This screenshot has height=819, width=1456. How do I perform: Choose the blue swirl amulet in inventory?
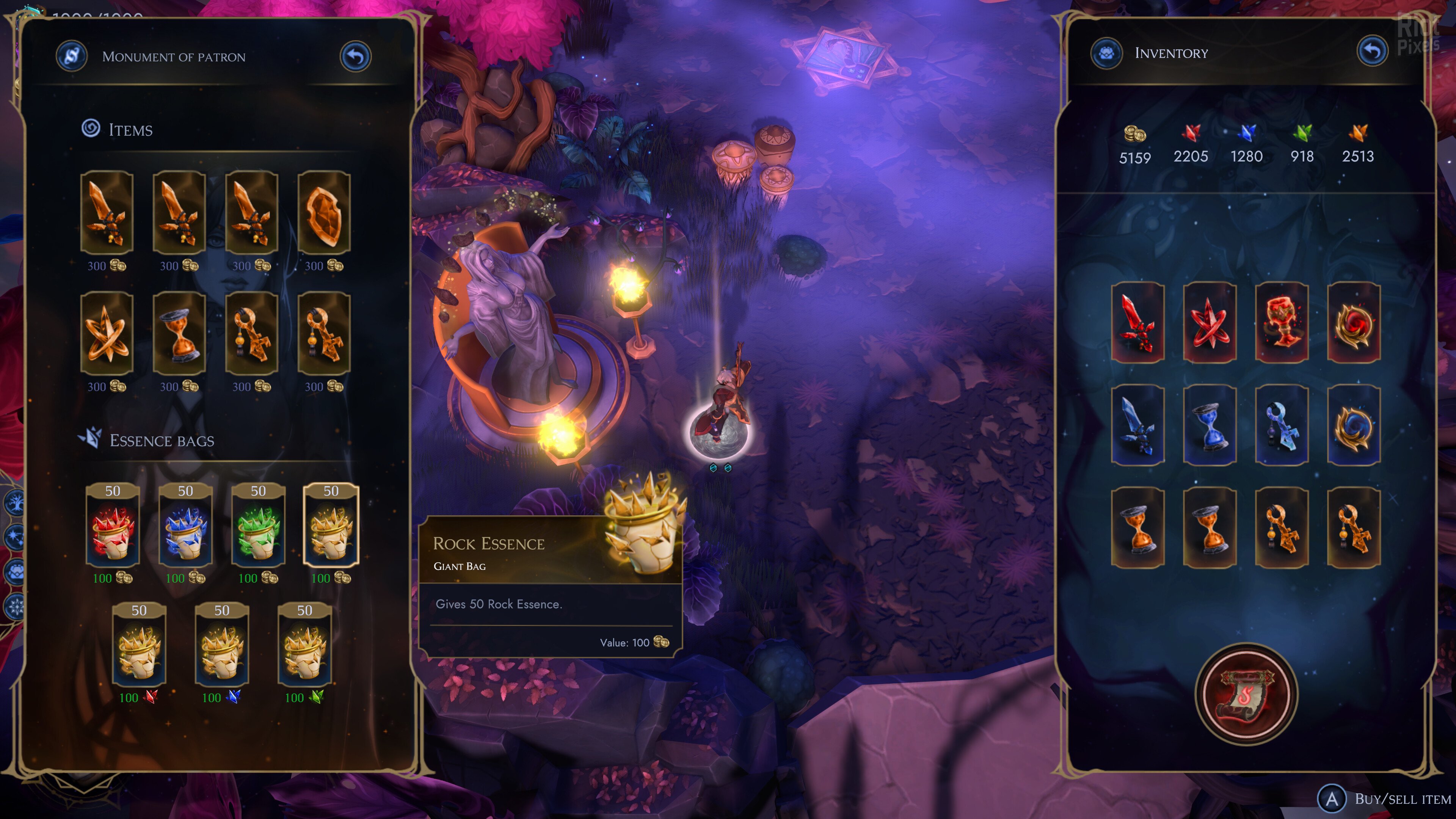1354,425
